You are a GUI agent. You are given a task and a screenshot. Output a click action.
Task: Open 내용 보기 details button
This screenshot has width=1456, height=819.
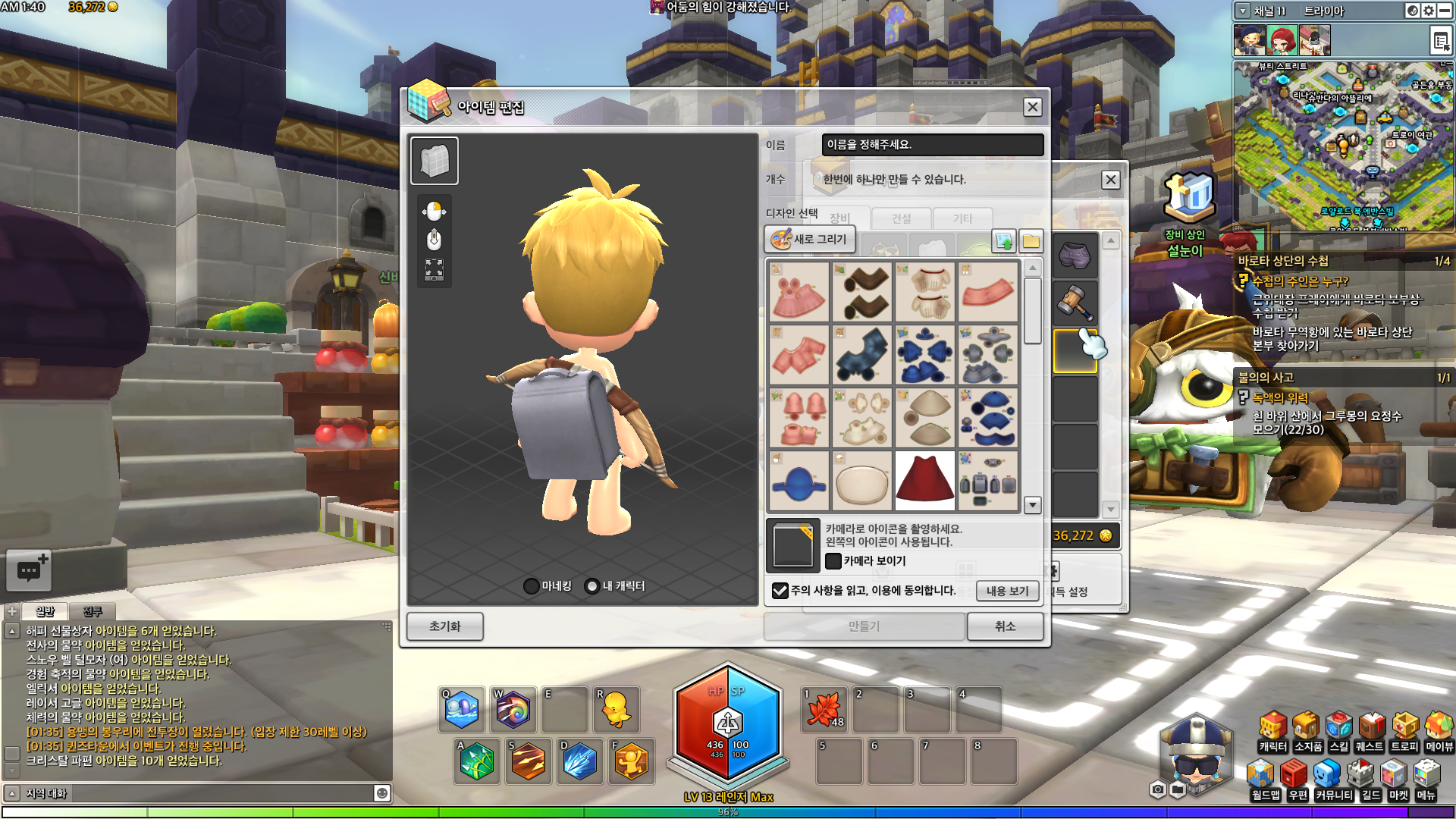[x=1007, y=591]
